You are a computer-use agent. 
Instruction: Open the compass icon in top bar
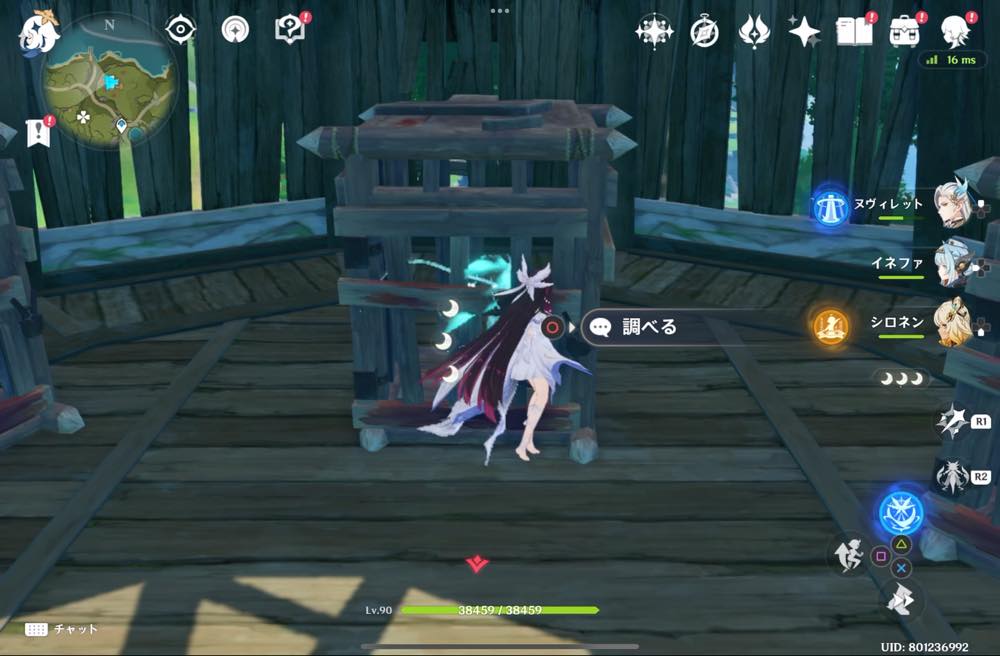click(705, 32)
